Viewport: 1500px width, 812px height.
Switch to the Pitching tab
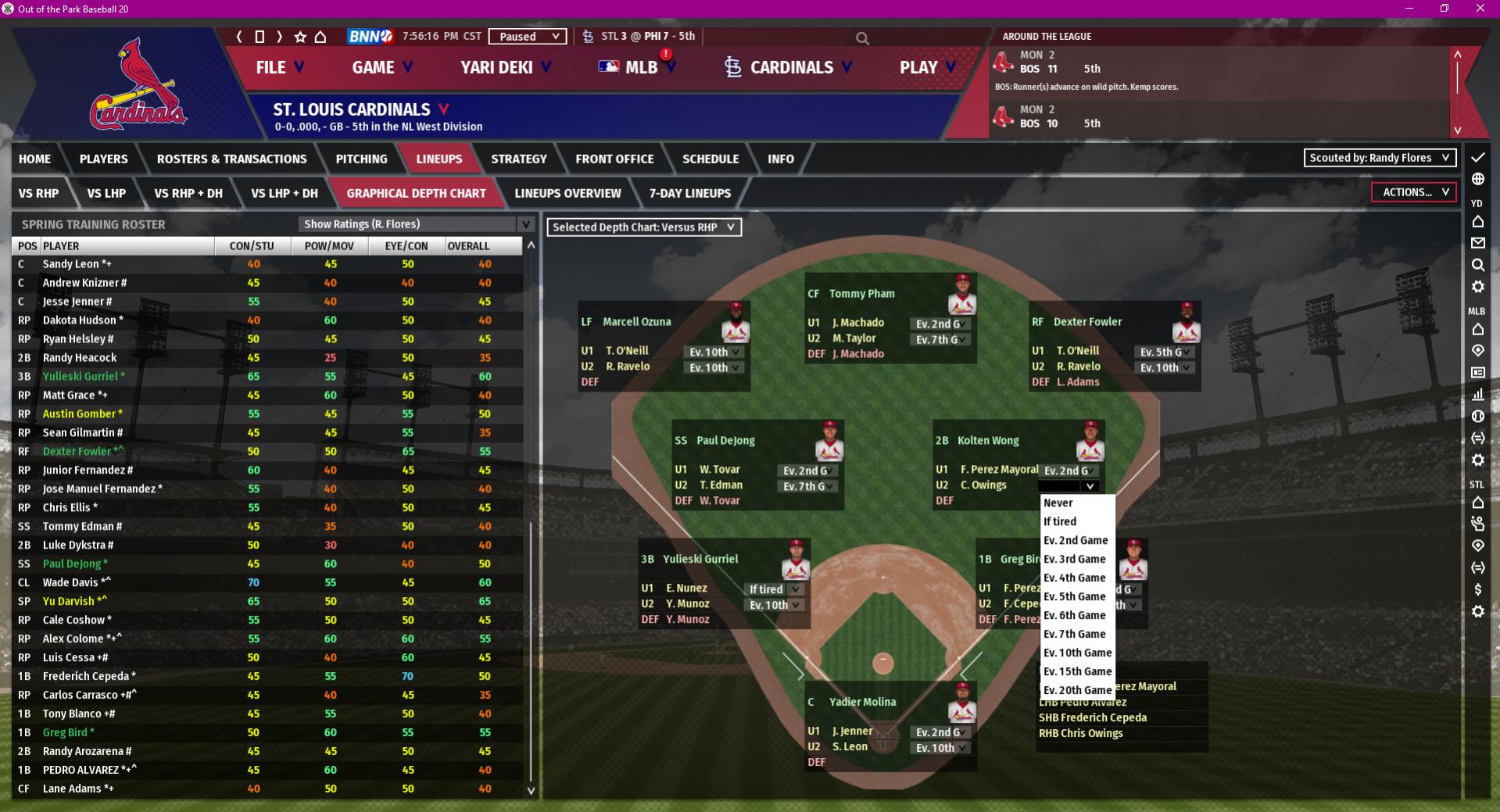coord(361,159)
